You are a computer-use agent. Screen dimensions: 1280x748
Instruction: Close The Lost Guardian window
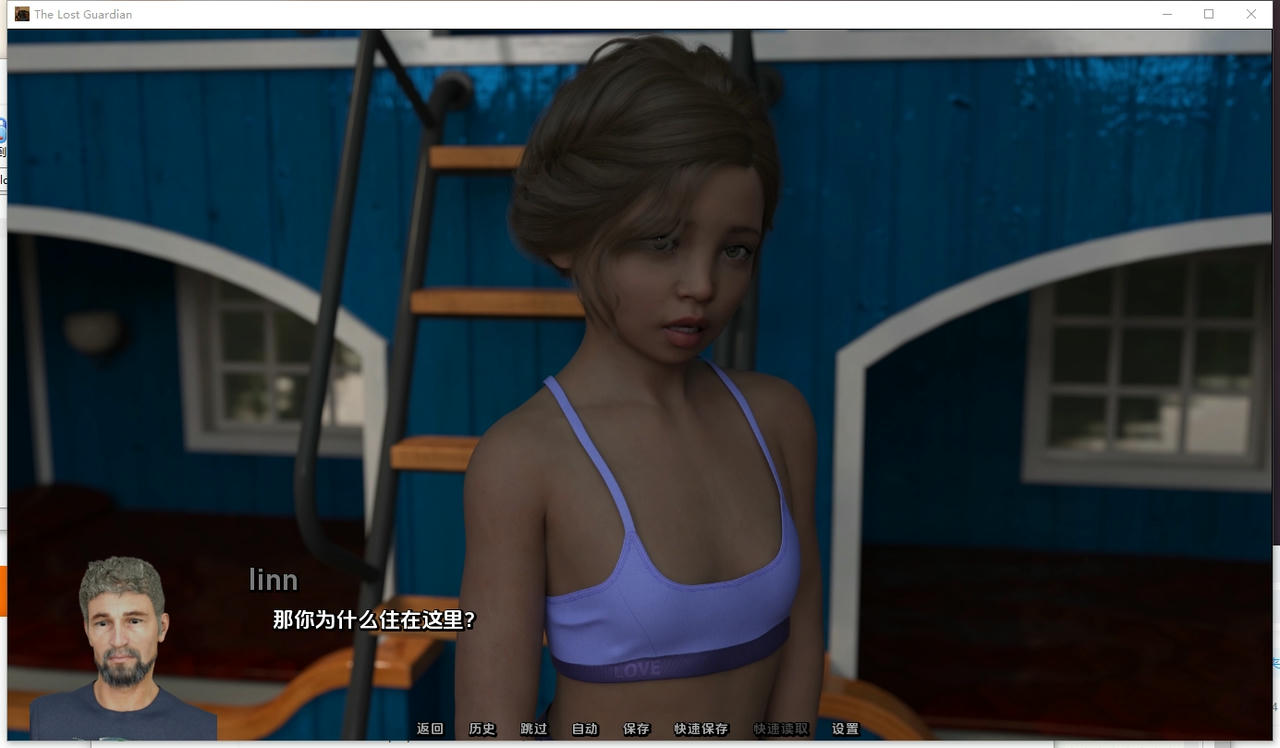coord(1251,14)
